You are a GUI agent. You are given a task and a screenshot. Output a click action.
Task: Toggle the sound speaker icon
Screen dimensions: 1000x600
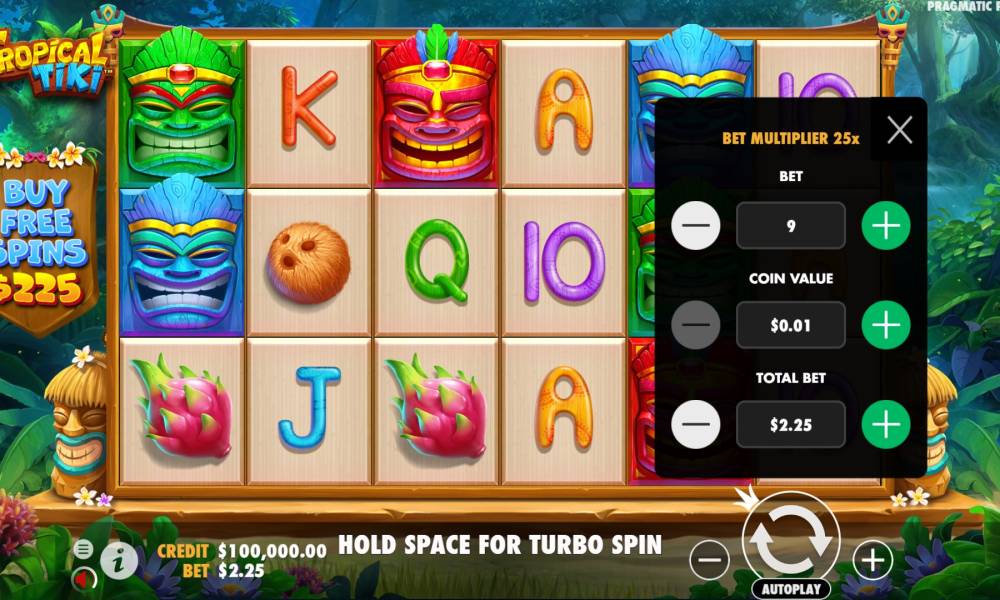tap(84, 577)
